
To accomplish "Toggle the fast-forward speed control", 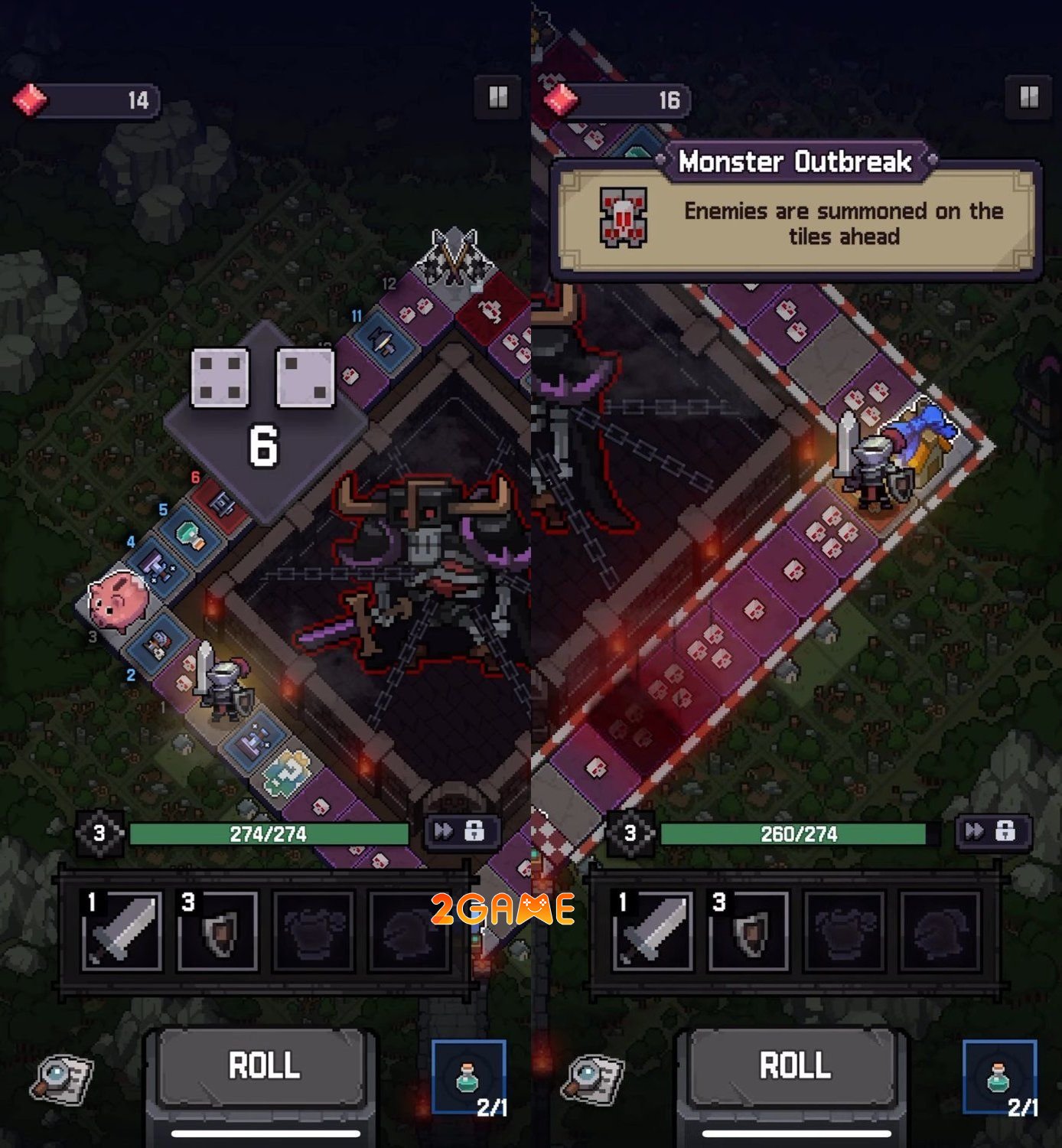I will 441,832.
